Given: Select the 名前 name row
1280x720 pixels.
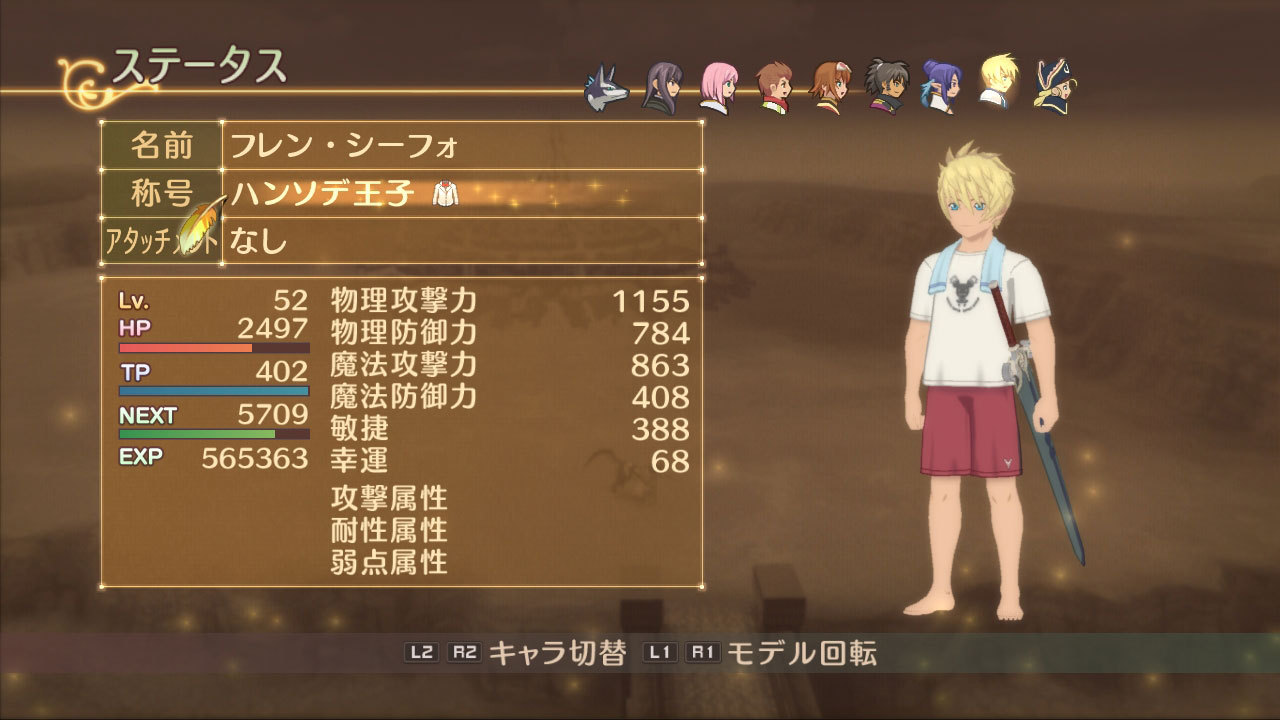Looking at the screenshot, I should [x=400, y=146].
